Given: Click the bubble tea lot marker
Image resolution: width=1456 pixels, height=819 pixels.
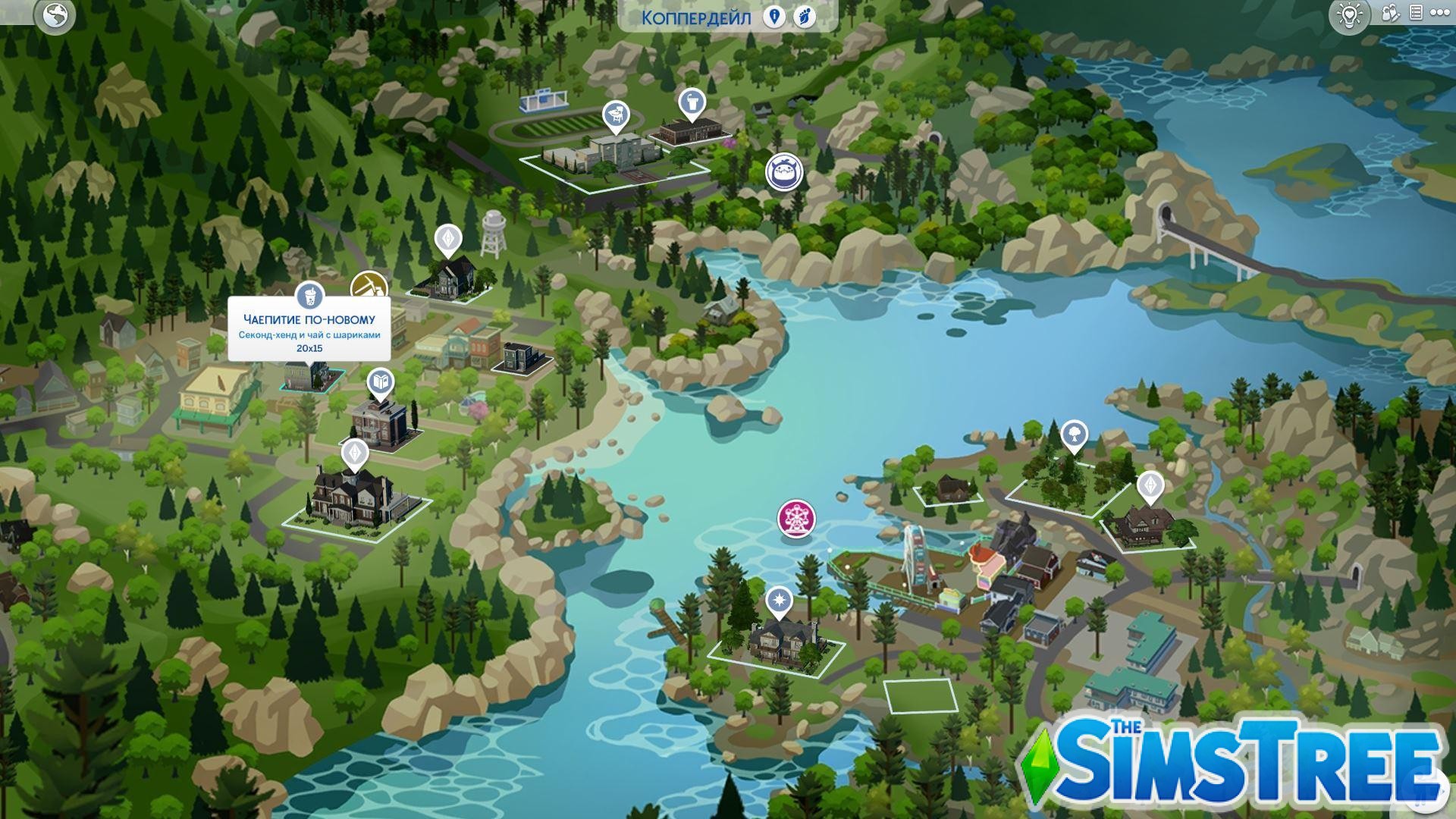Looking at the screenshot, I should pos(309,296).
